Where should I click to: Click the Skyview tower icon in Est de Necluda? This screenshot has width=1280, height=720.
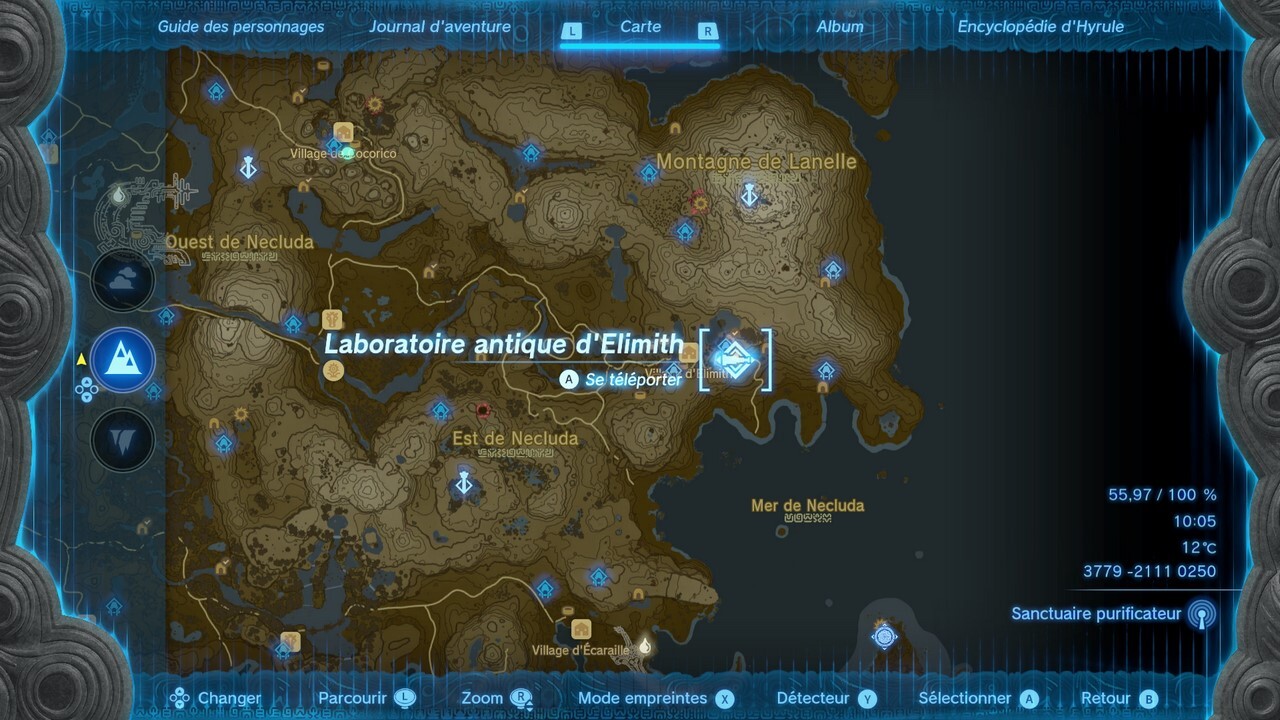click(463, 480)
